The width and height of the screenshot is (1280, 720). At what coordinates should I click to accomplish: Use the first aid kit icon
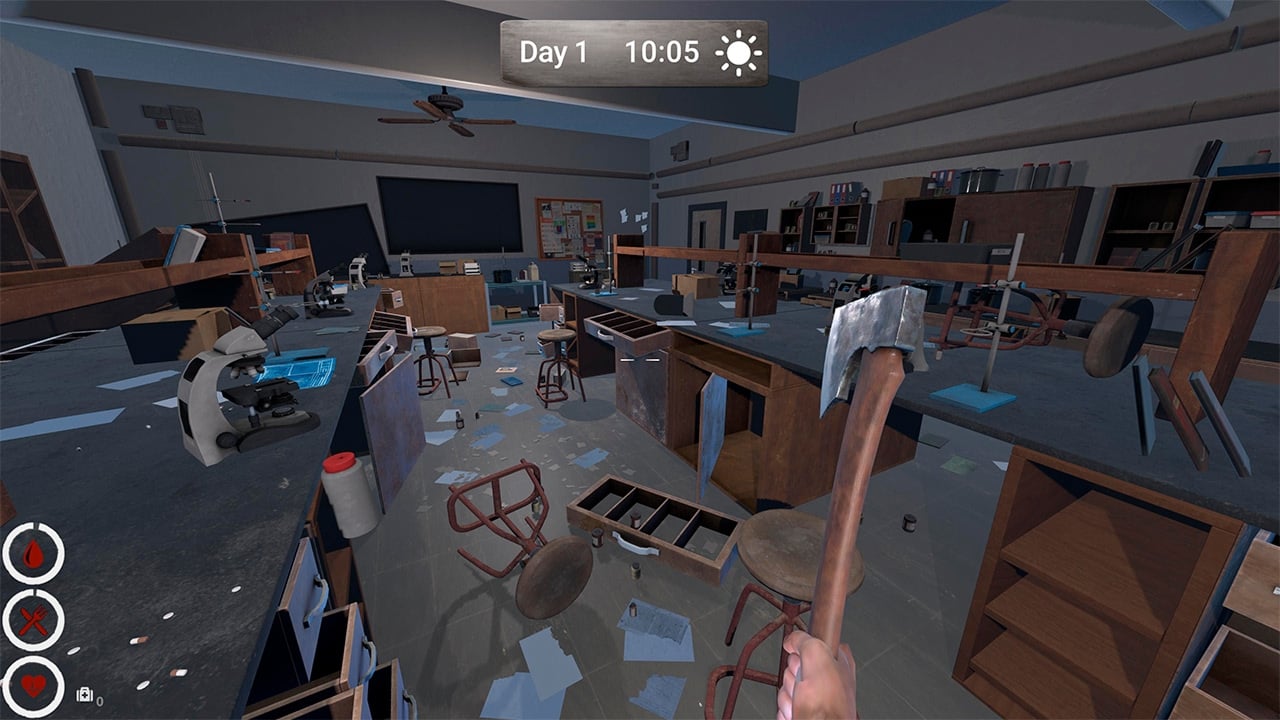[85, 696]
